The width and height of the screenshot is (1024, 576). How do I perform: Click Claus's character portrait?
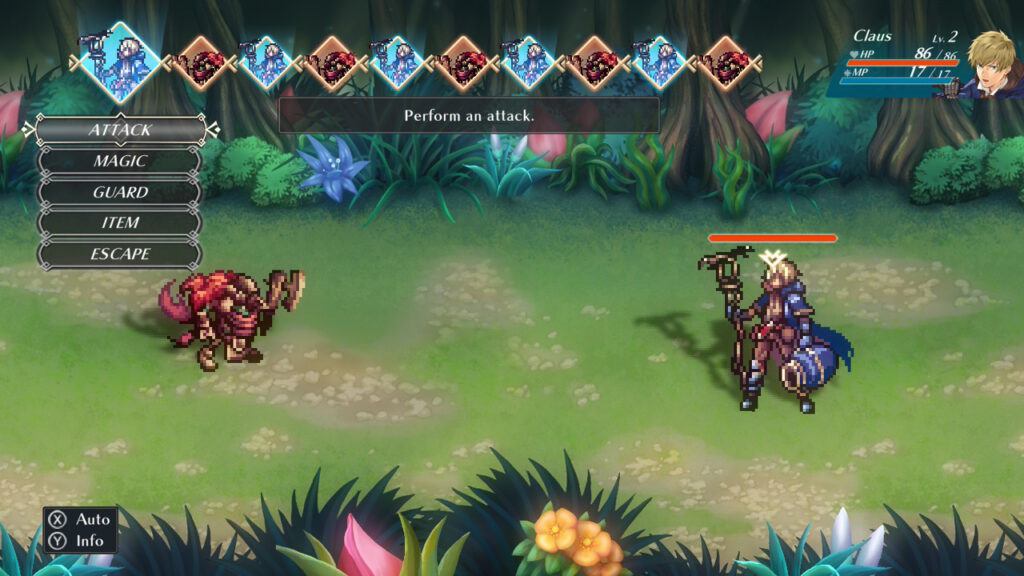tap(990, 64)
